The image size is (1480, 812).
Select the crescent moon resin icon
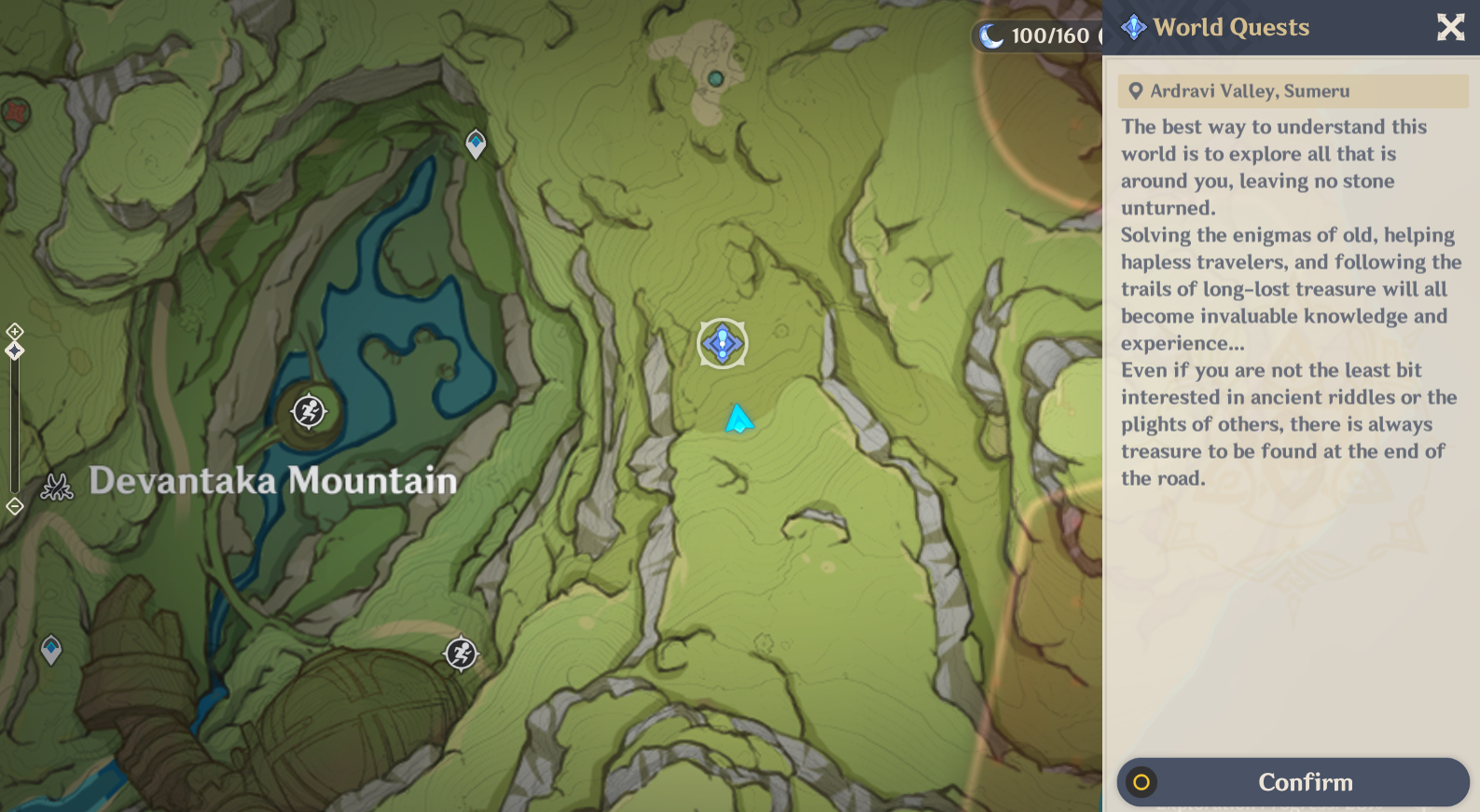coord(994,35)
